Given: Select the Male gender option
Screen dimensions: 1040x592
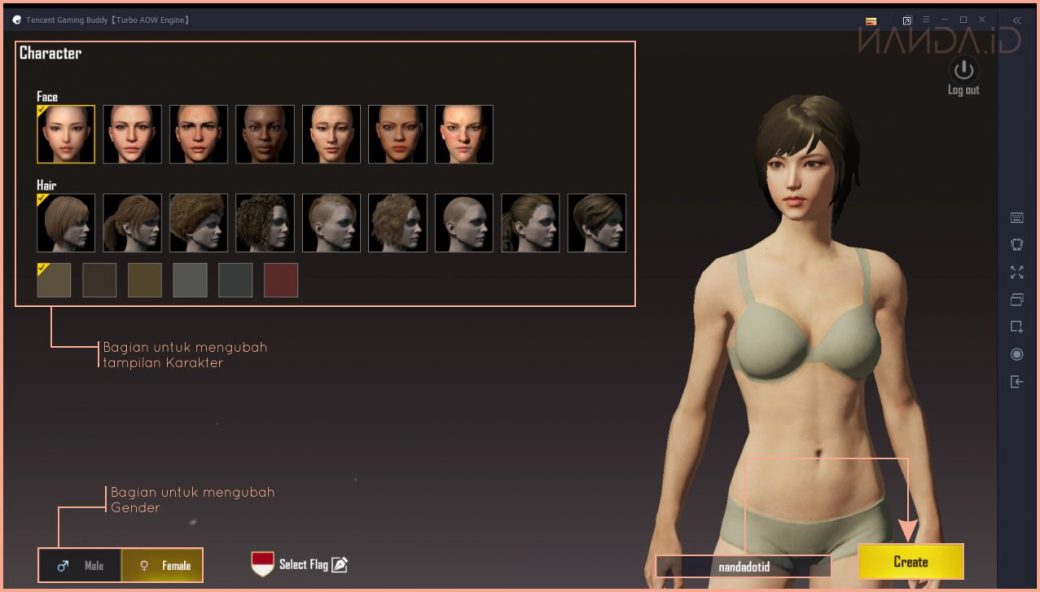Looking at the screenshot, I should [x=81, y=566].
